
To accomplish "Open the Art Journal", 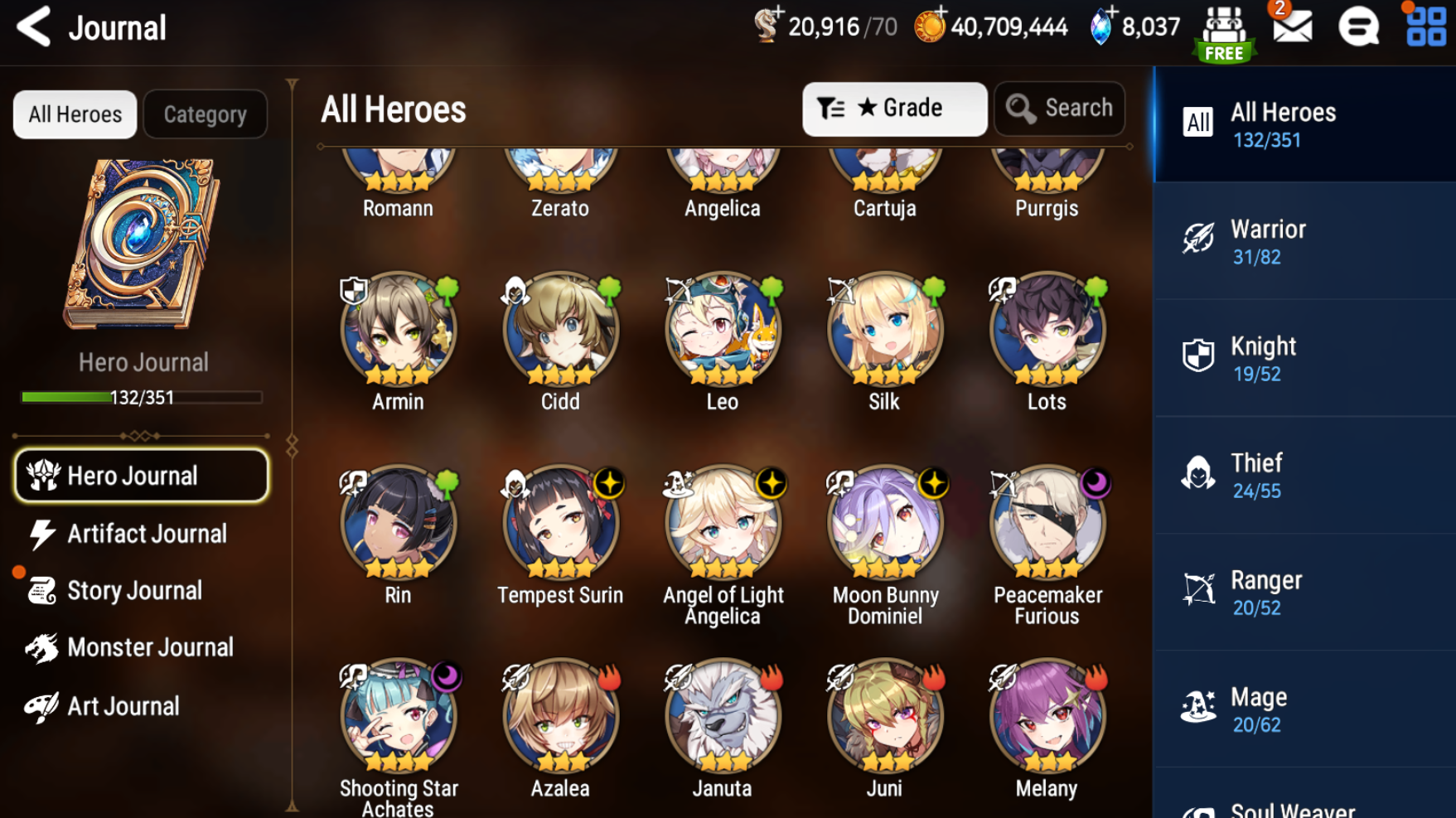I will (123, 706).
